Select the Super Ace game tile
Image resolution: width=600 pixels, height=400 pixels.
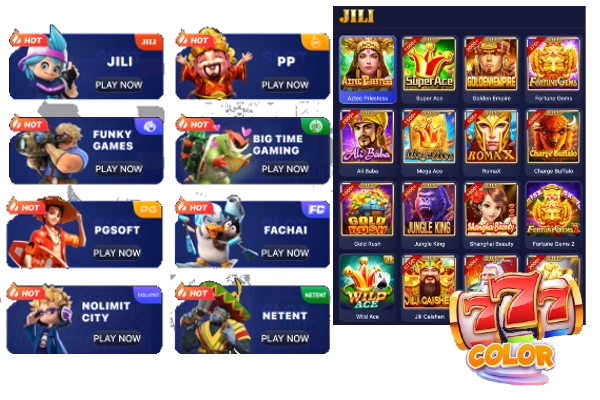428,65
